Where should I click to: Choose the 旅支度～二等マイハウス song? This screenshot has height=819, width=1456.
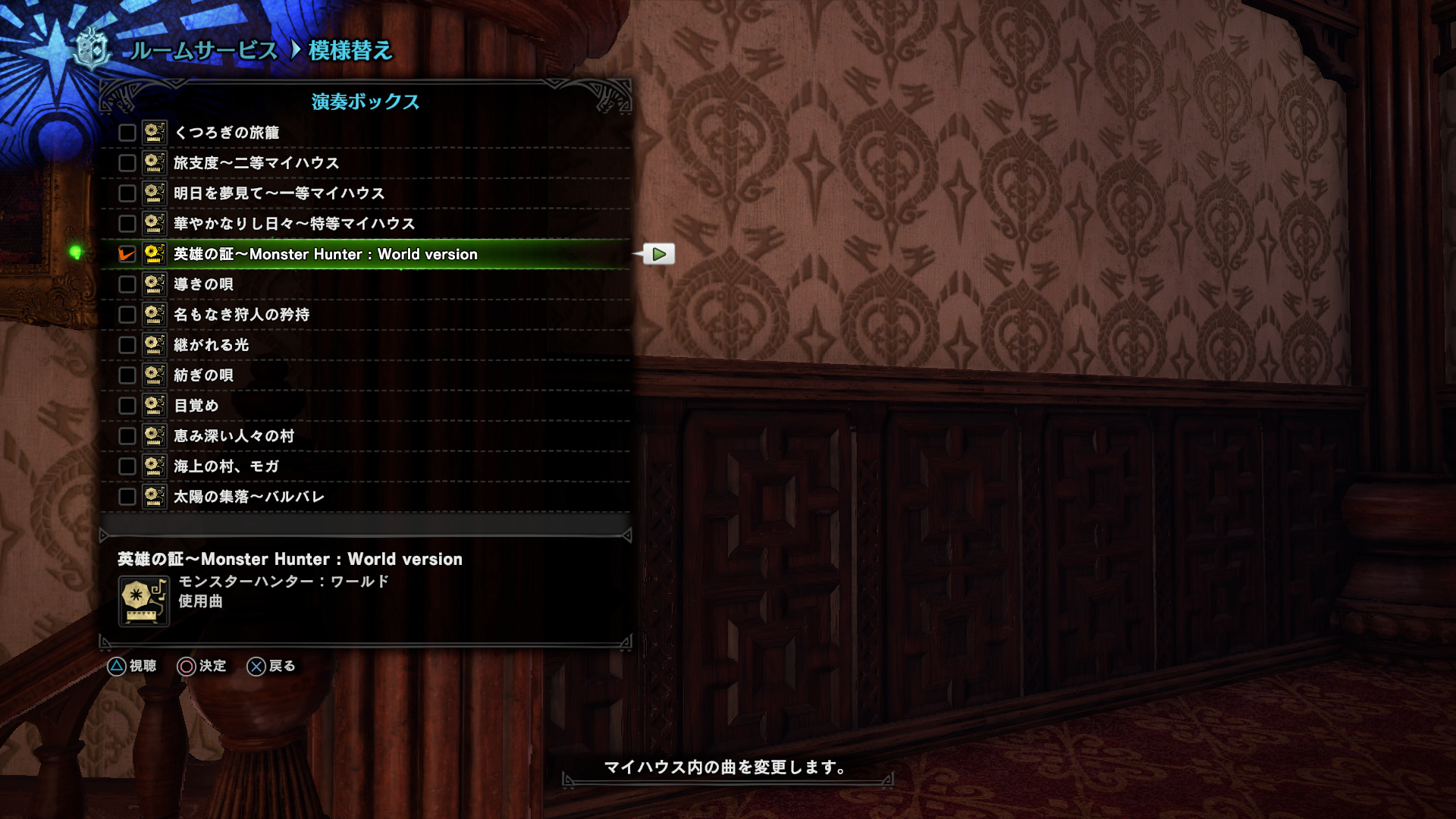(256, 163)
